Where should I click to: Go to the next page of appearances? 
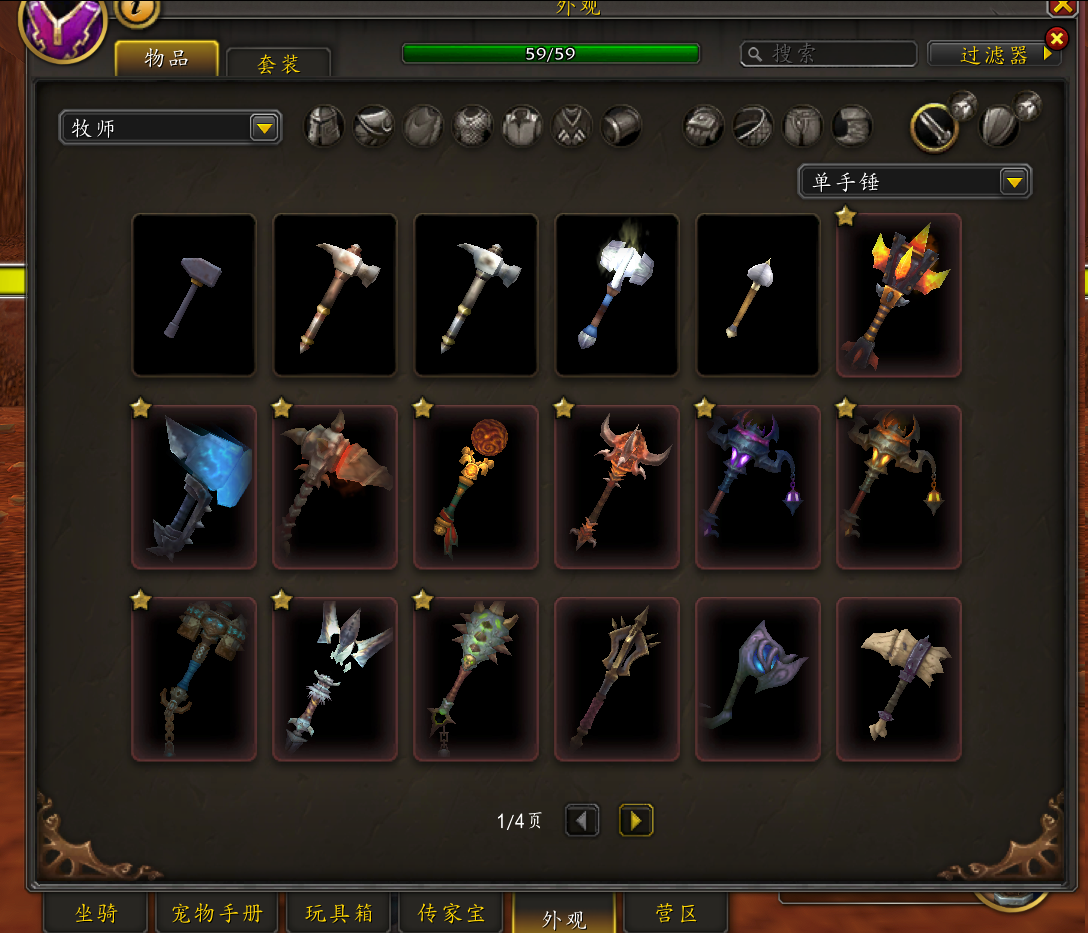coord(635,821)
